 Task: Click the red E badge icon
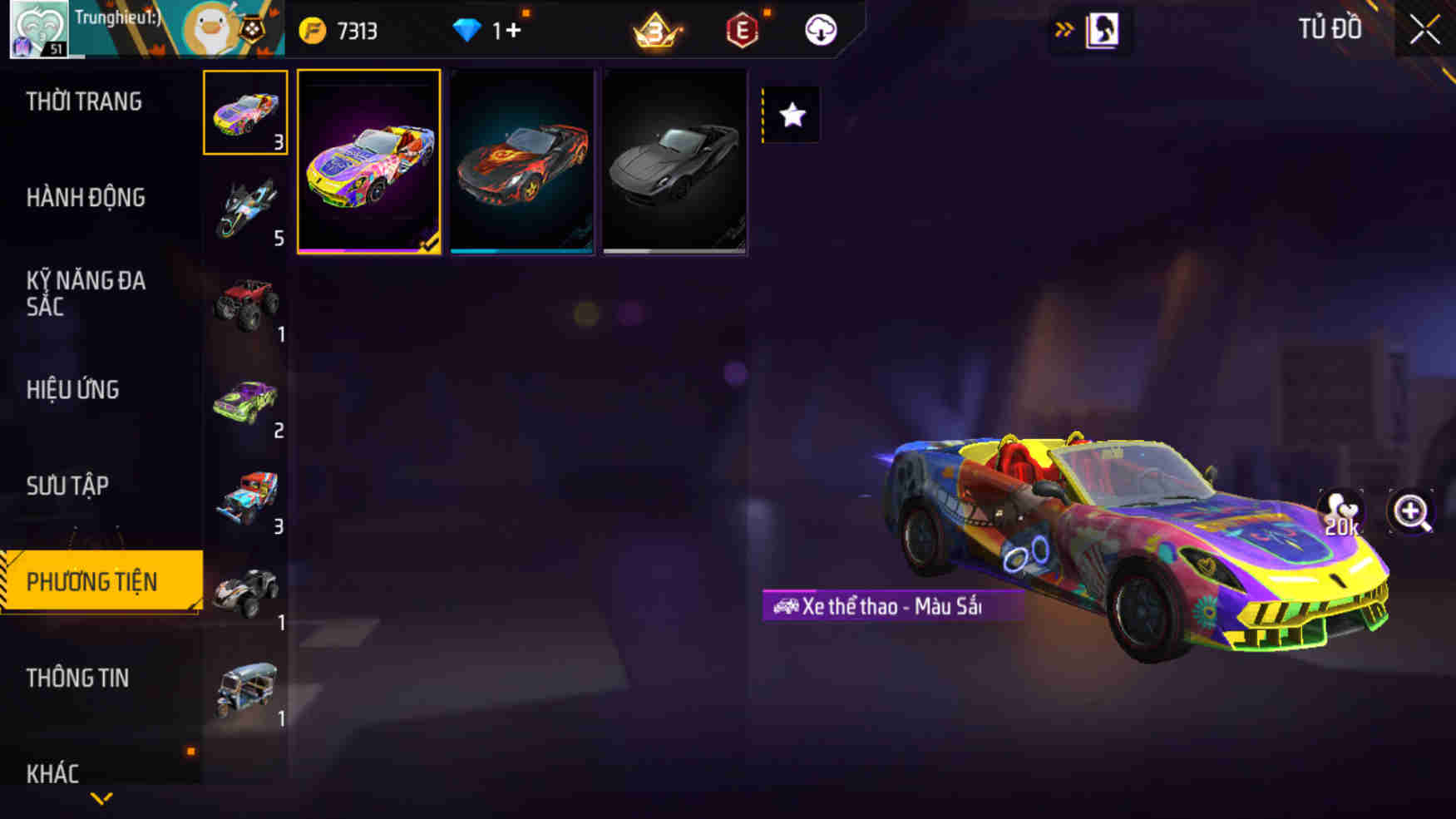tap(743, 30)
